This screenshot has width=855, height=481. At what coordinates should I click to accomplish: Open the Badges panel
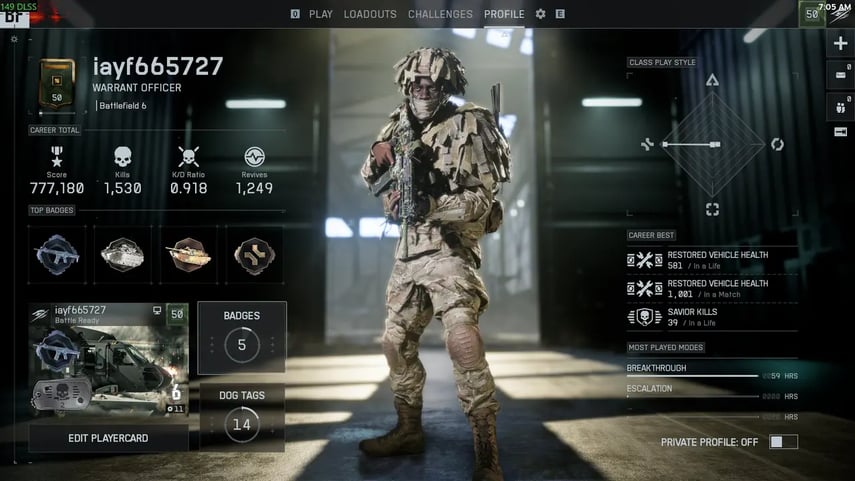(241, 336)
